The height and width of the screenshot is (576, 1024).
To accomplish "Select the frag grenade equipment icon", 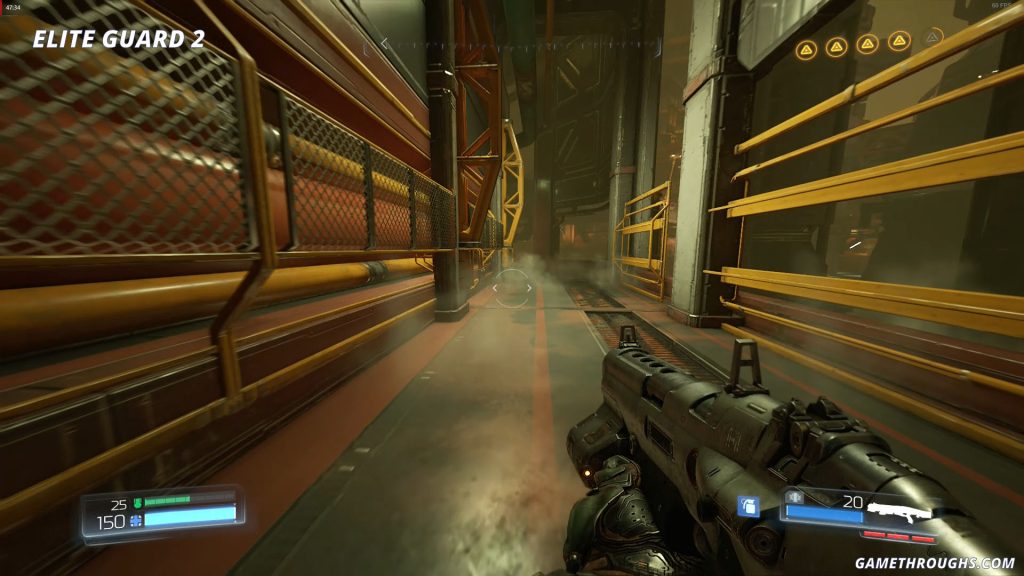I will tap(748, 506).
